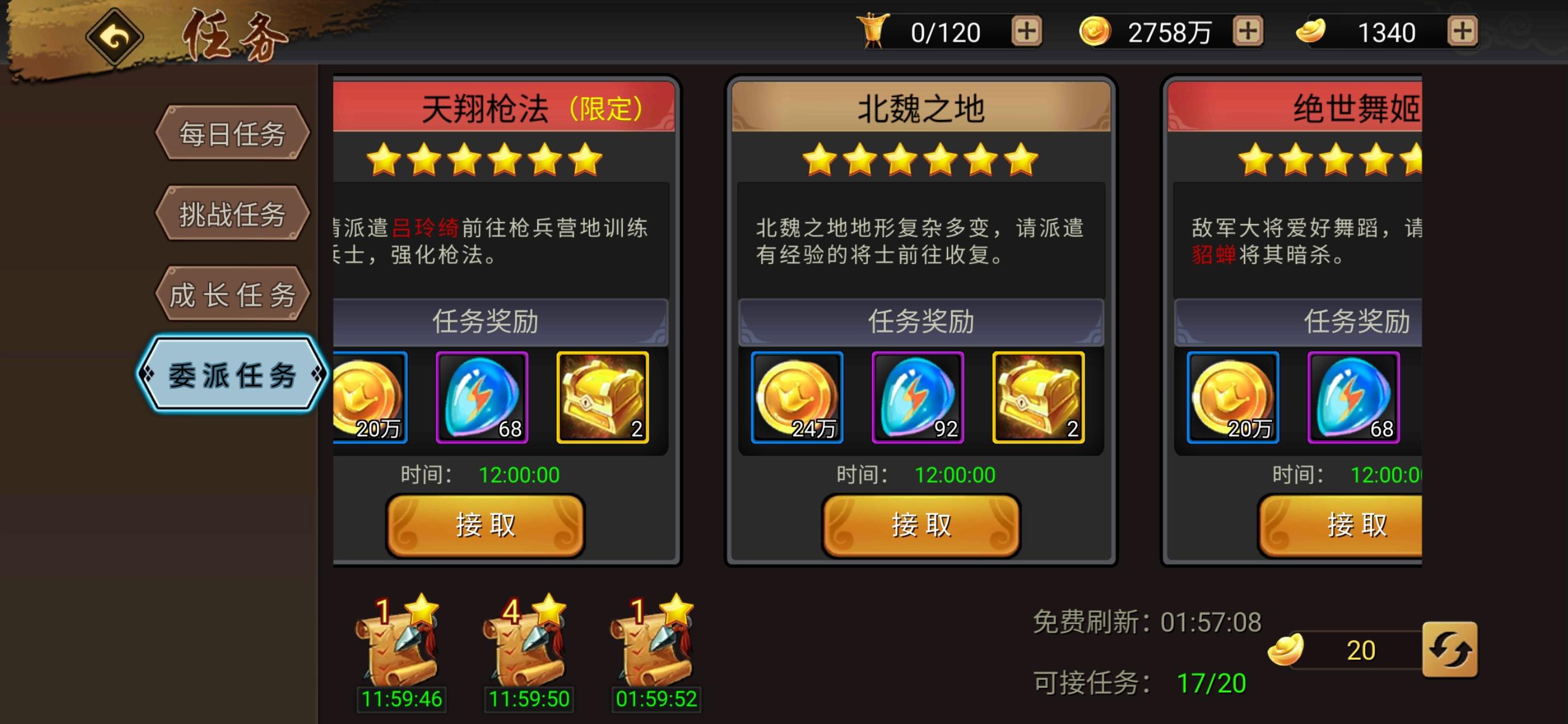
Task: Click the golden chest reward of 天翔枪法
Action: click(601, 398)
